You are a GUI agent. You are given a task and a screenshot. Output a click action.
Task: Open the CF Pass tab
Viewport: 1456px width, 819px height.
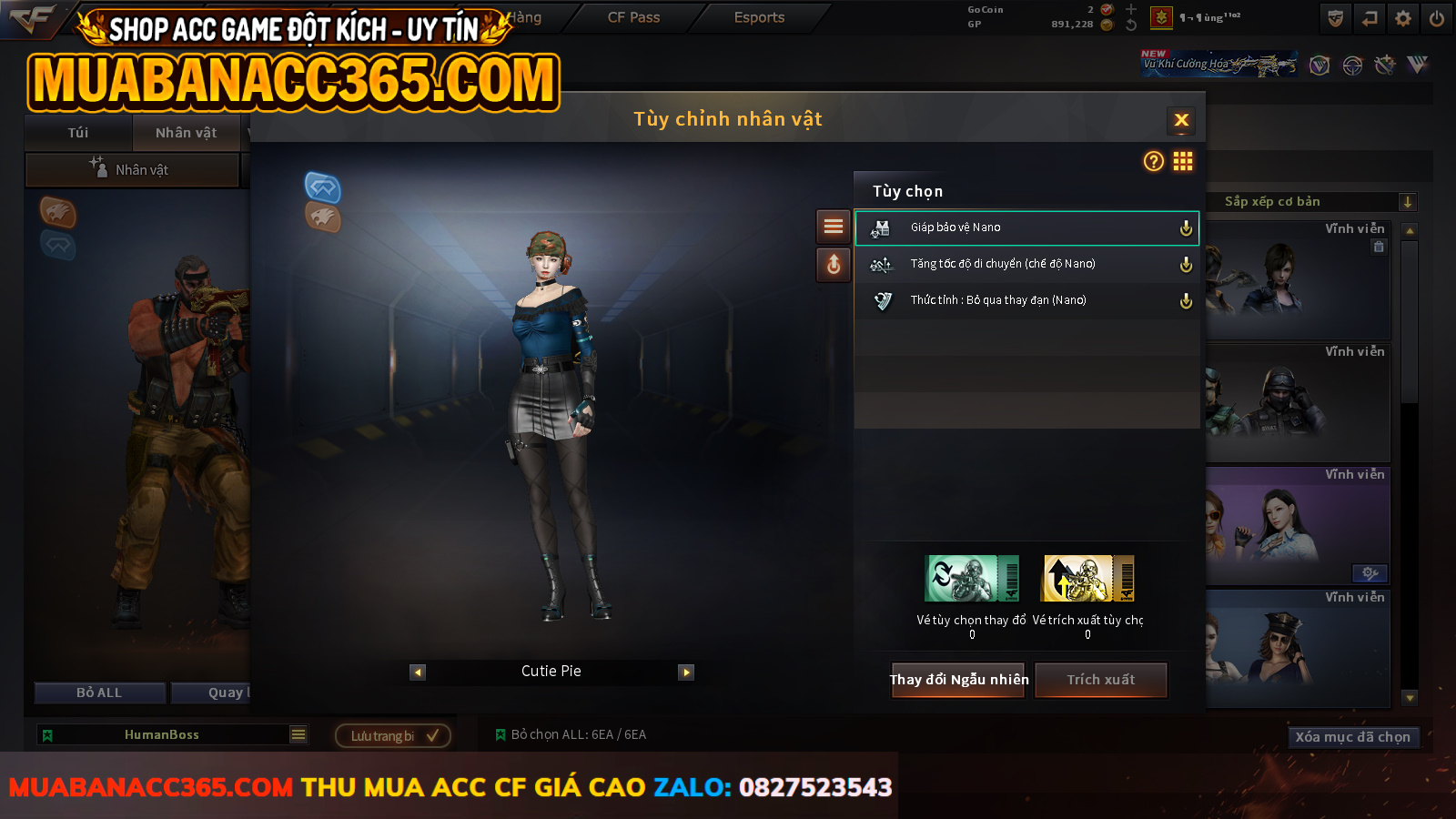click(x=633, y=17)
